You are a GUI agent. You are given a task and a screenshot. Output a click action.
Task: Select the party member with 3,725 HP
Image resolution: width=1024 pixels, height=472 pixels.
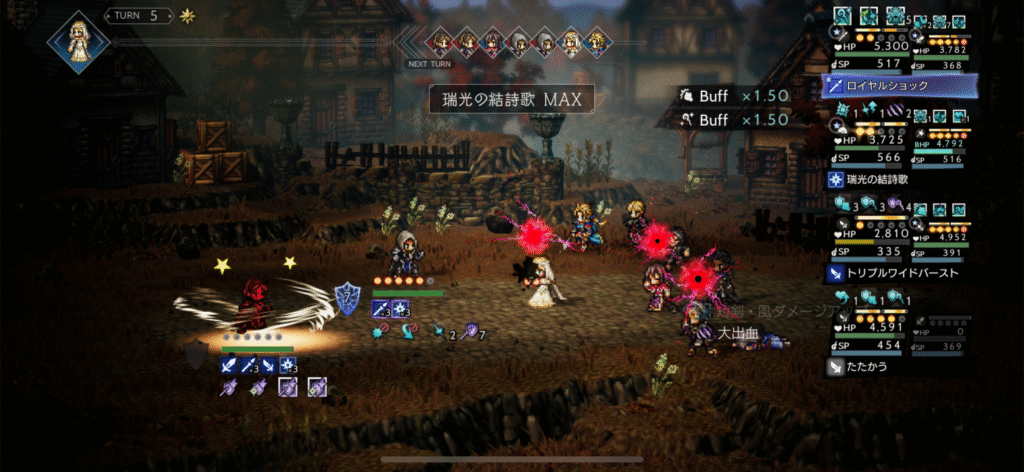coord(866,139)
